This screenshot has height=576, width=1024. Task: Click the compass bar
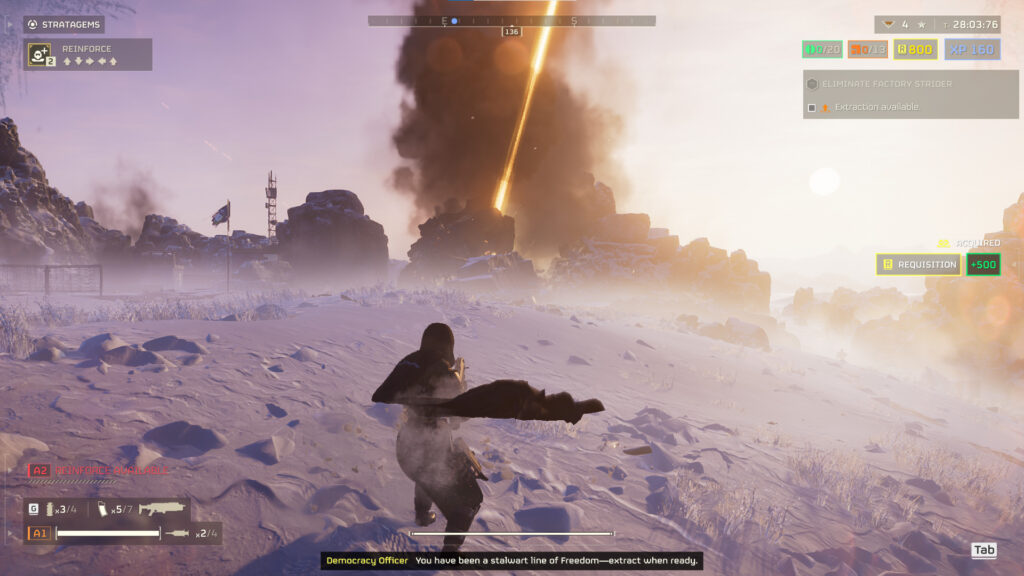(x=511, y=20)
